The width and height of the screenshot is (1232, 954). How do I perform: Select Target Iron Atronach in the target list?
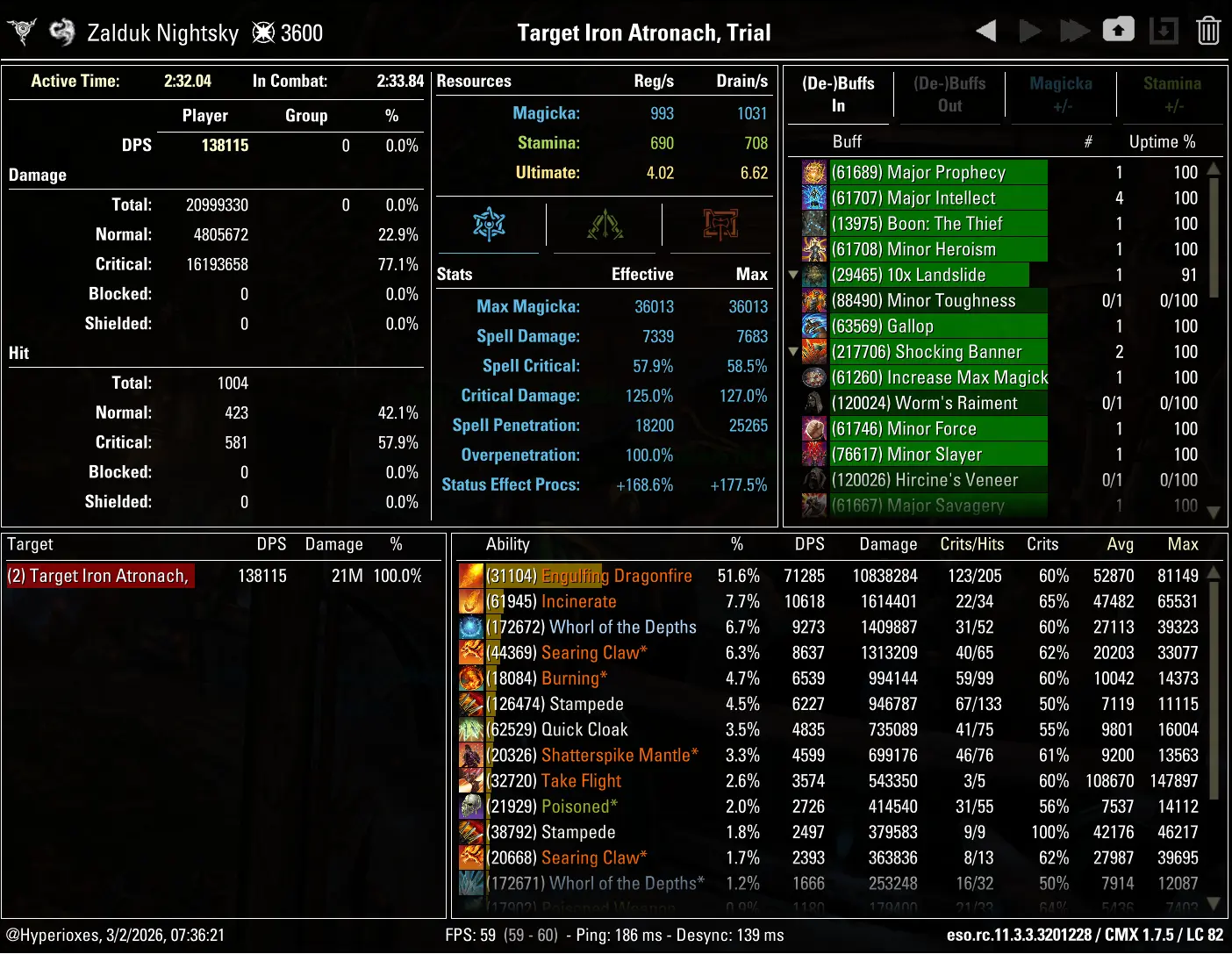(99, 575)
